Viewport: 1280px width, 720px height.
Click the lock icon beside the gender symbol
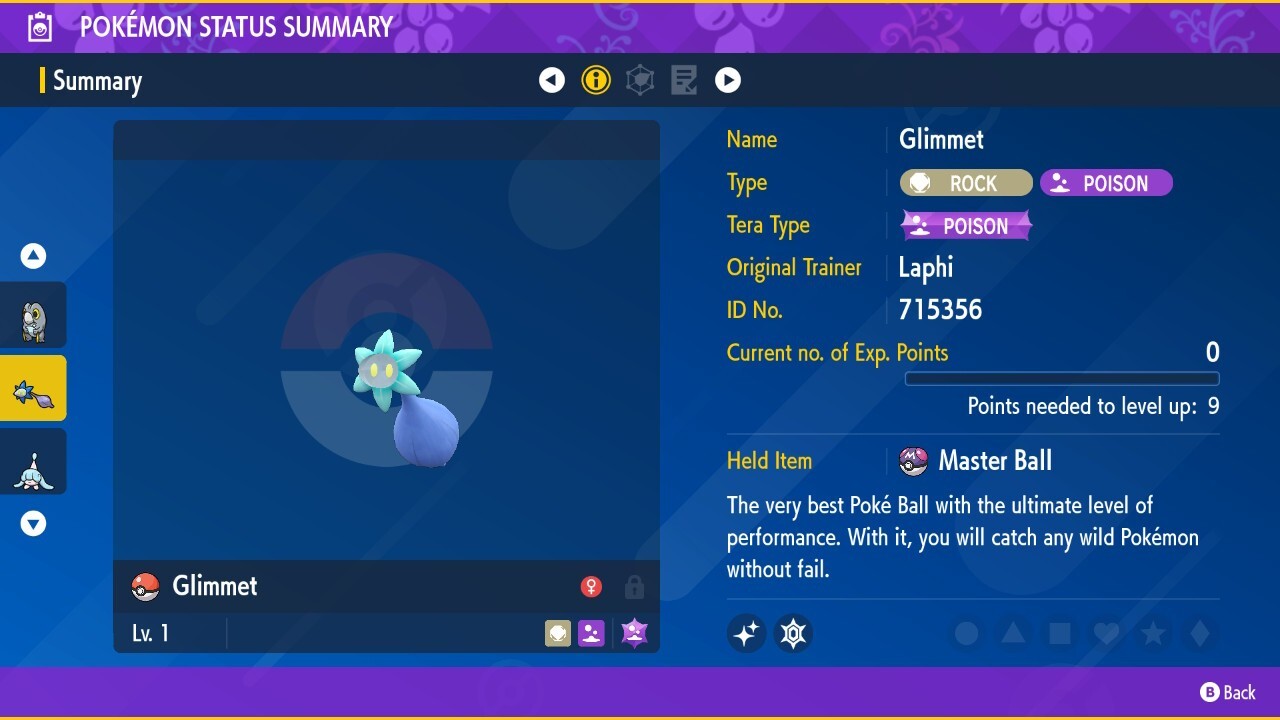click(x=634, y=588)
